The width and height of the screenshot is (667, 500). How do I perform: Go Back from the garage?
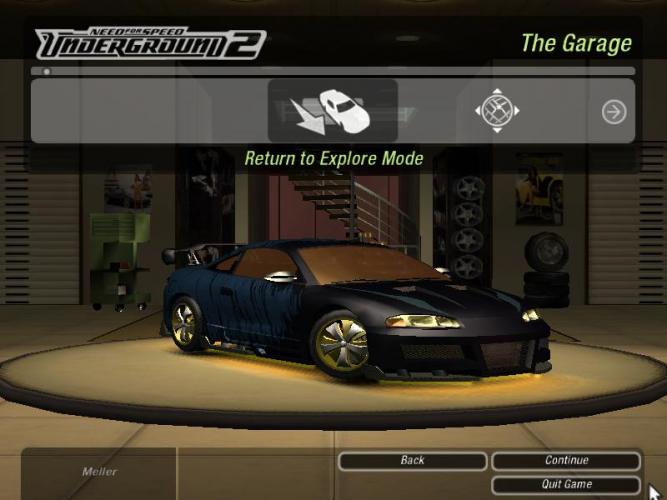click(x=412, y=461)
